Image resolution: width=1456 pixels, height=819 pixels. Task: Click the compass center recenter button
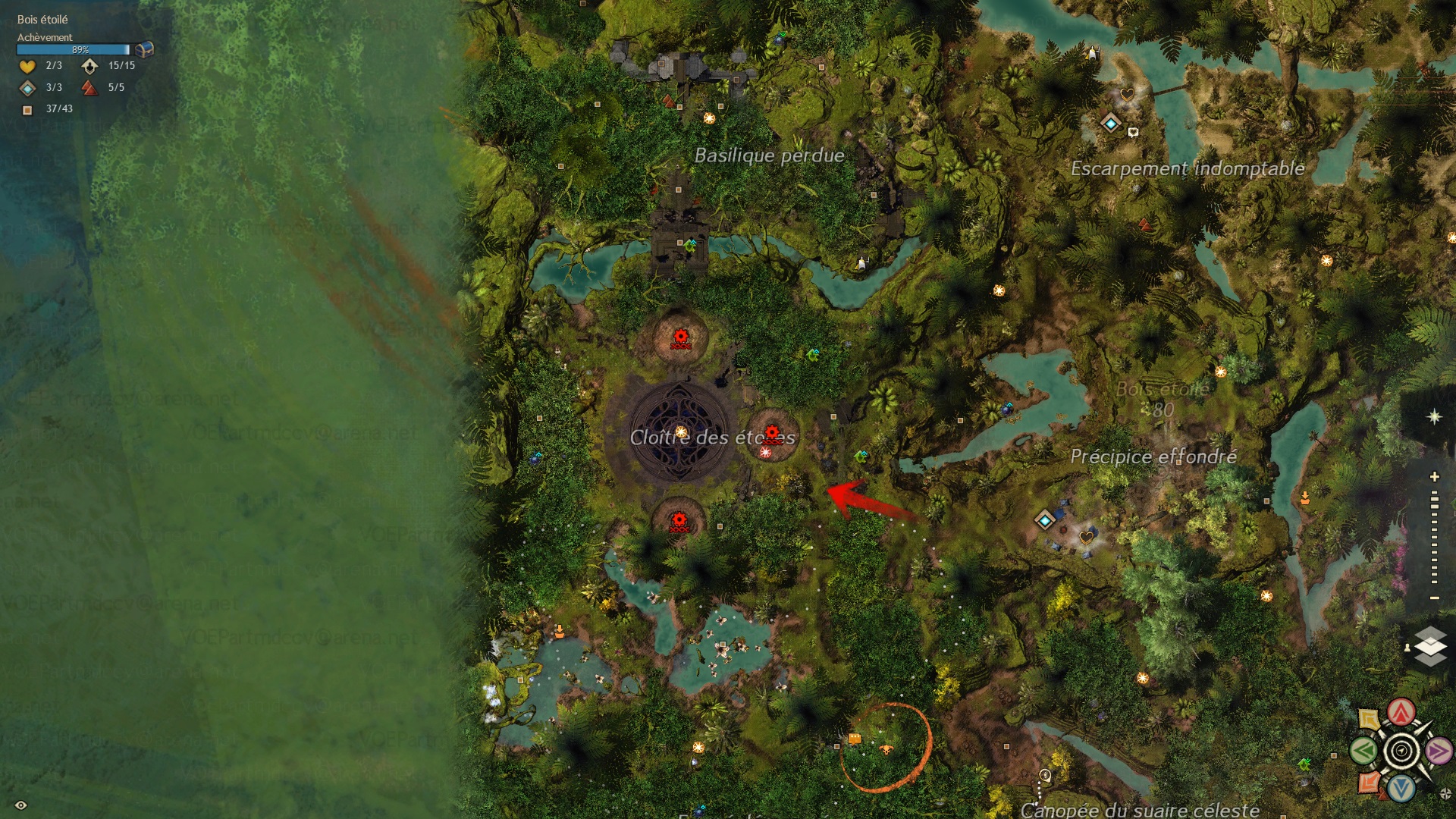pos(1401,752)
